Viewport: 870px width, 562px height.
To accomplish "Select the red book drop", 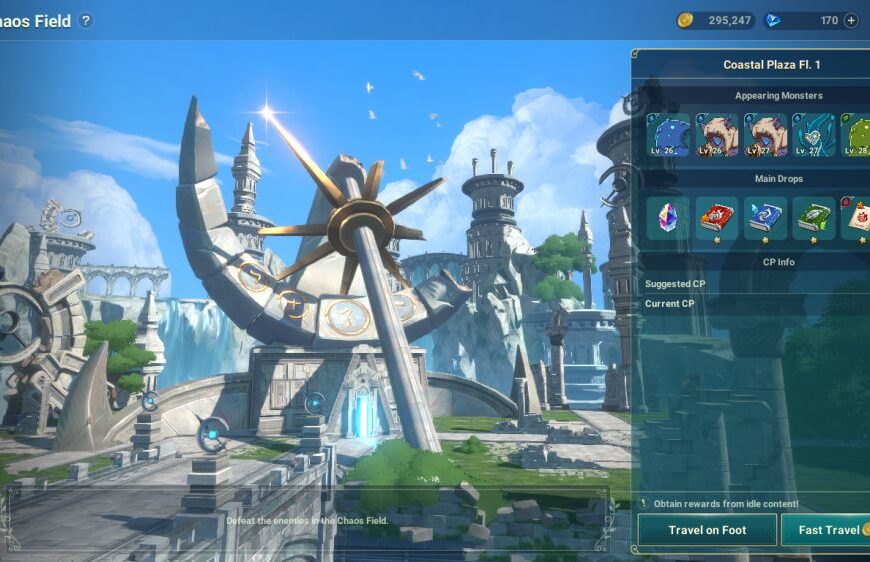I will 716,218.
